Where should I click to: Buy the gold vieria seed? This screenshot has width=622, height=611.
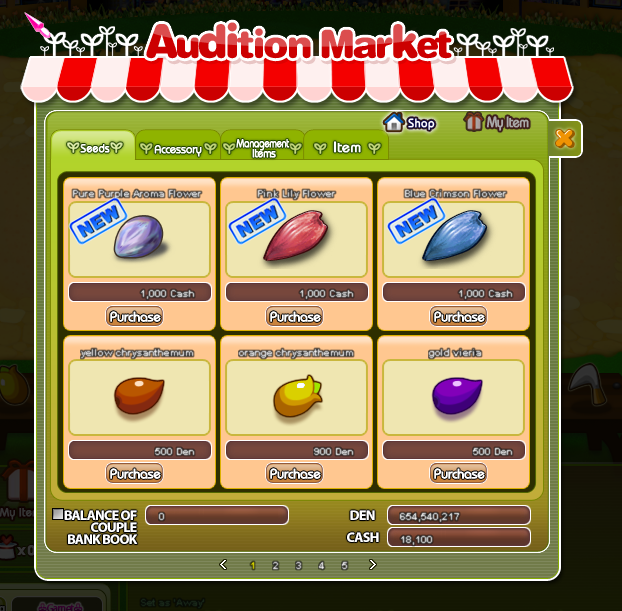[458, 473]
